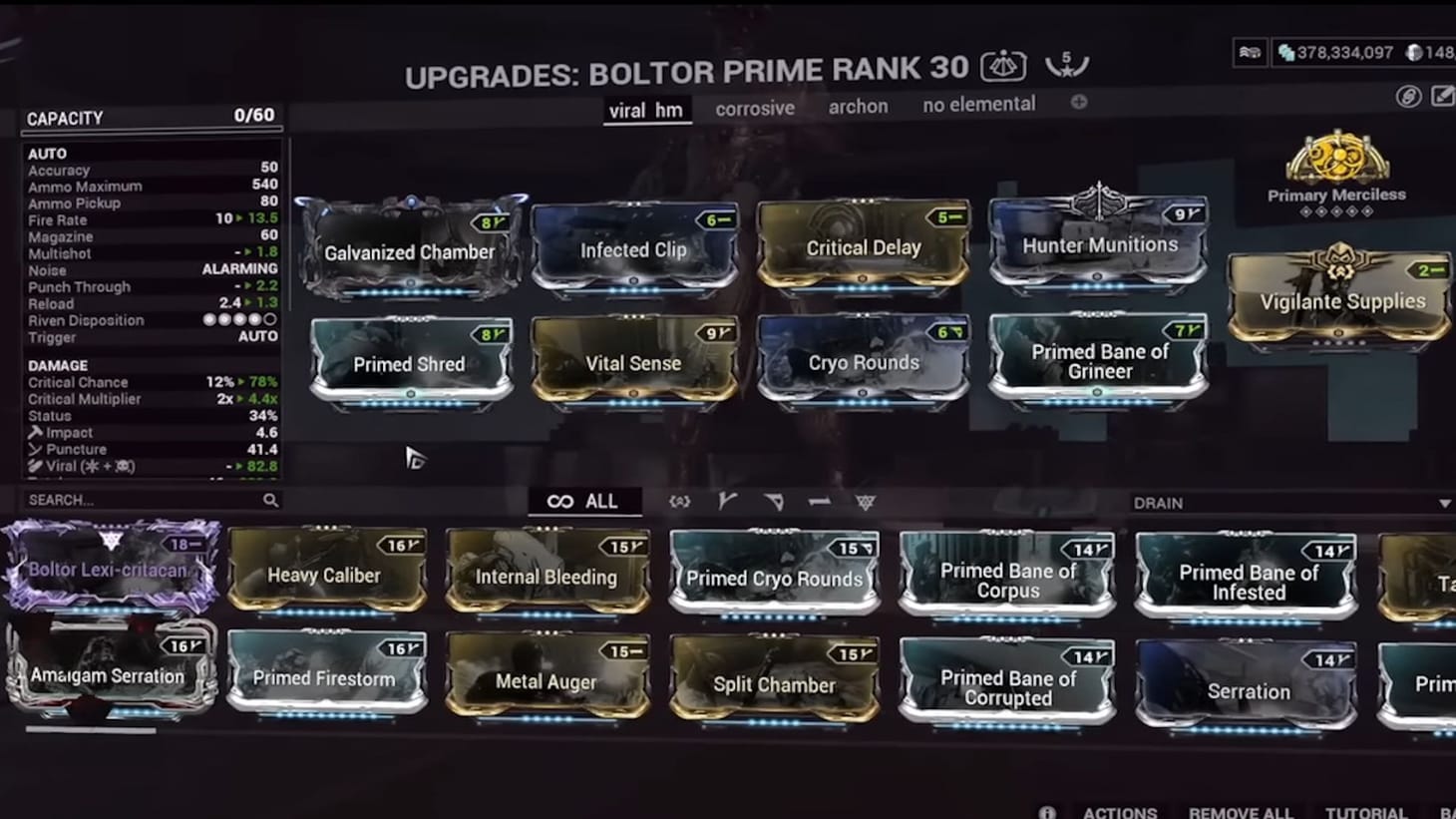Click the REMOVE ALL button
Image resolution: width=1456 pixels, height=819 pixels.
pos(1240,811)
